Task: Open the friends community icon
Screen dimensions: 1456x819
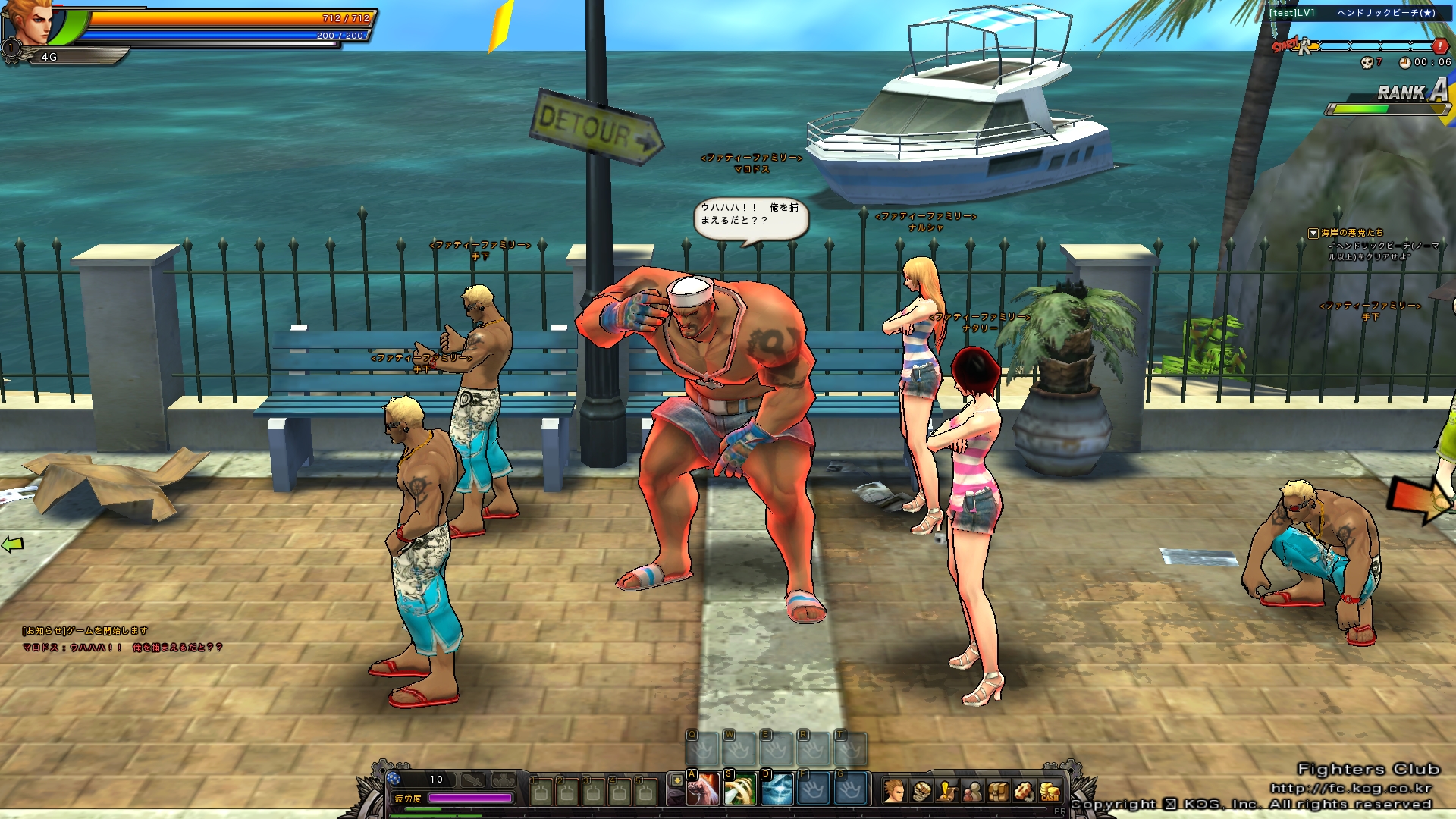Action: (973, 792)
